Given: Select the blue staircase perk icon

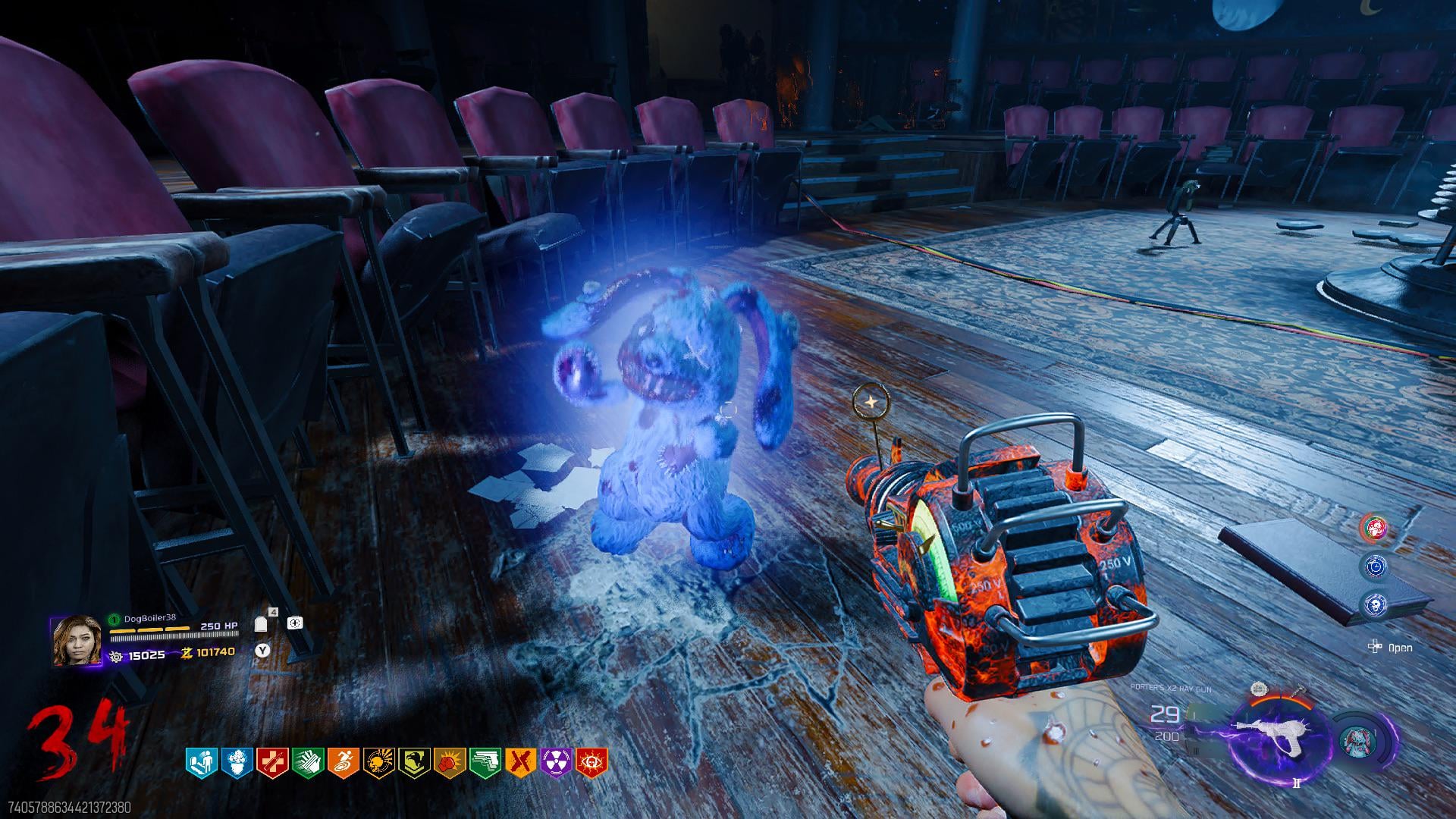Looking at the screenshot, I should [201, 761].
